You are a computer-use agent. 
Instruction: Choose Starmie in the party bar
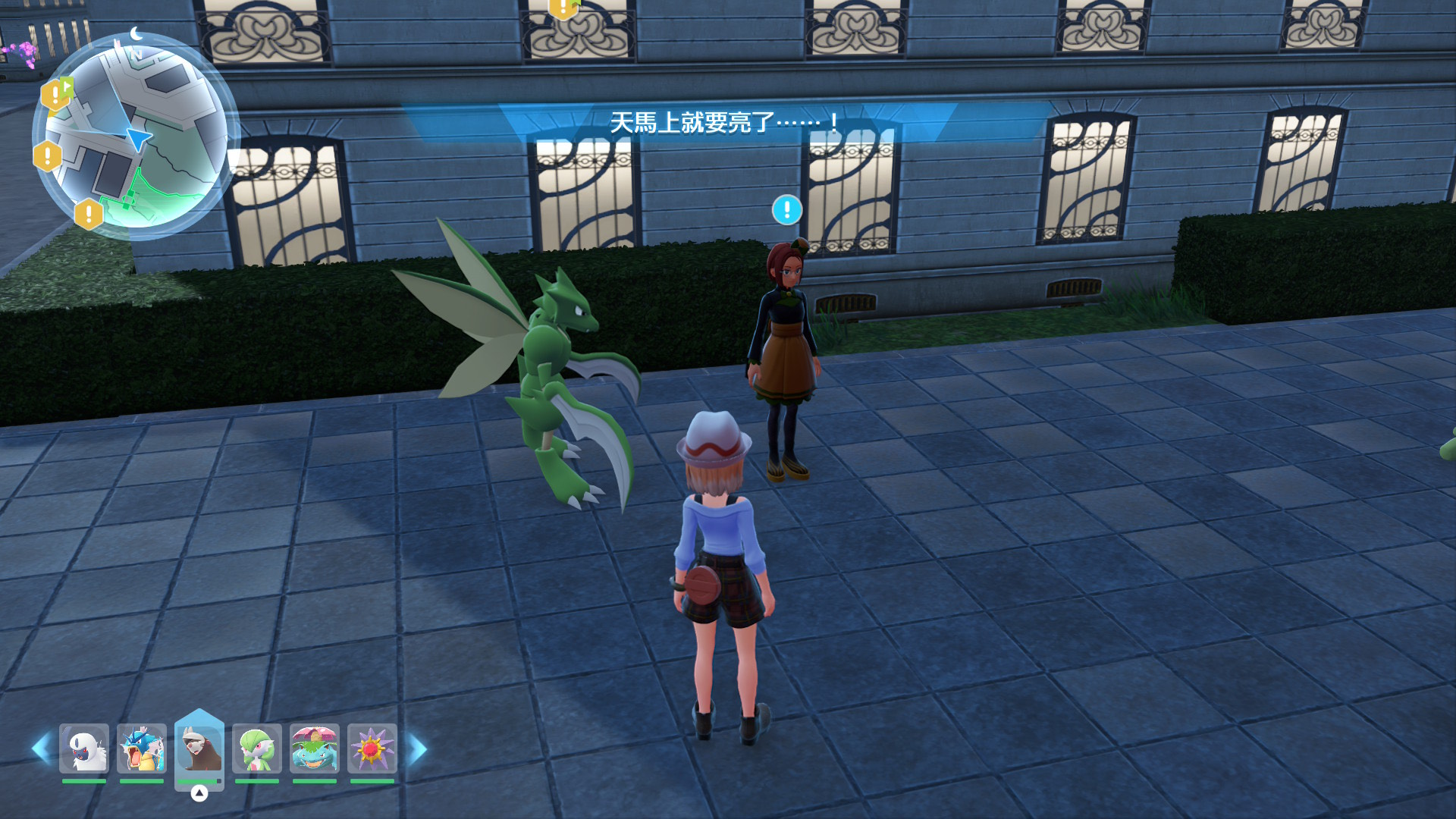pos(372,748)
